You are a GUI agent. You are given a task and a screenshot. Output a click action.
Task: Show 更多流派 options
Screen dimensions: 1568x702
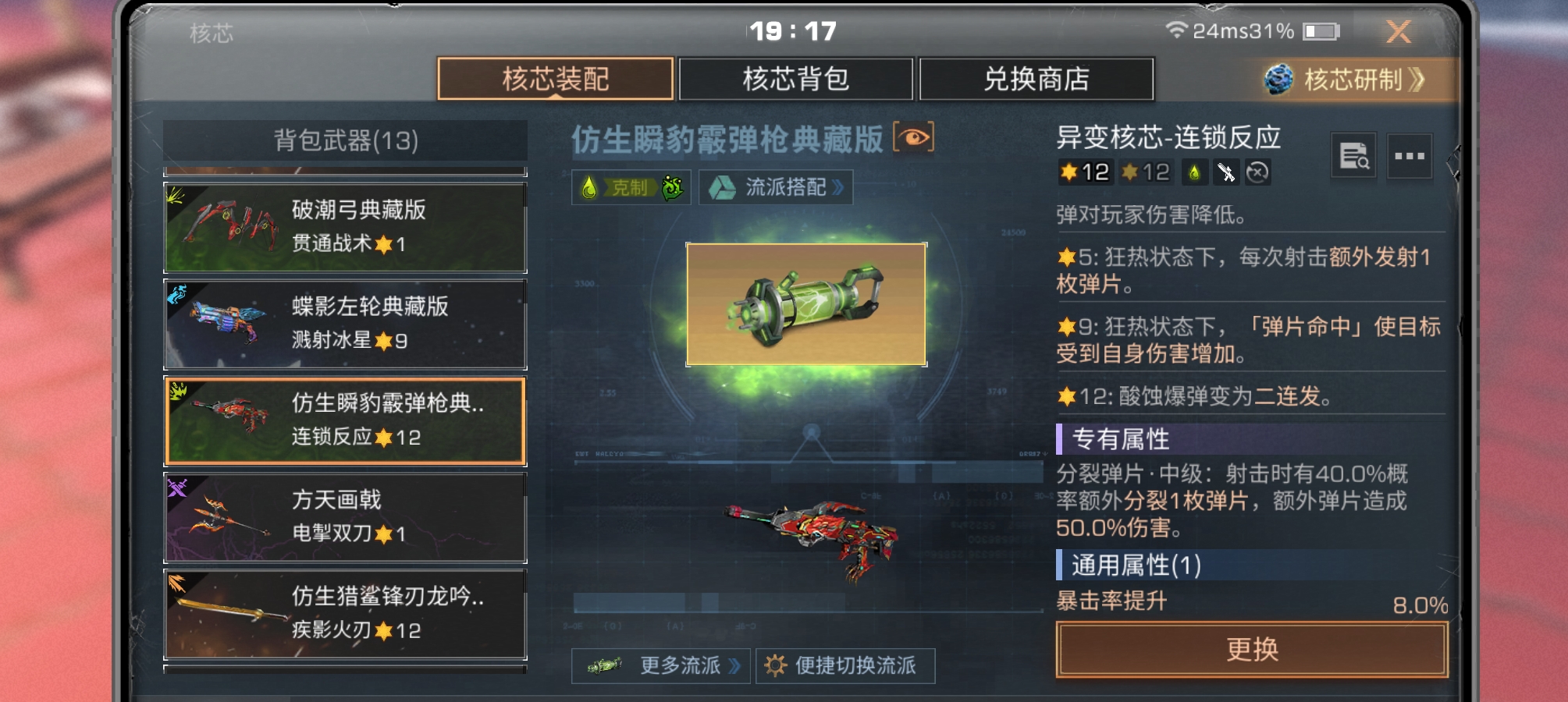click(x=661, y=665)
